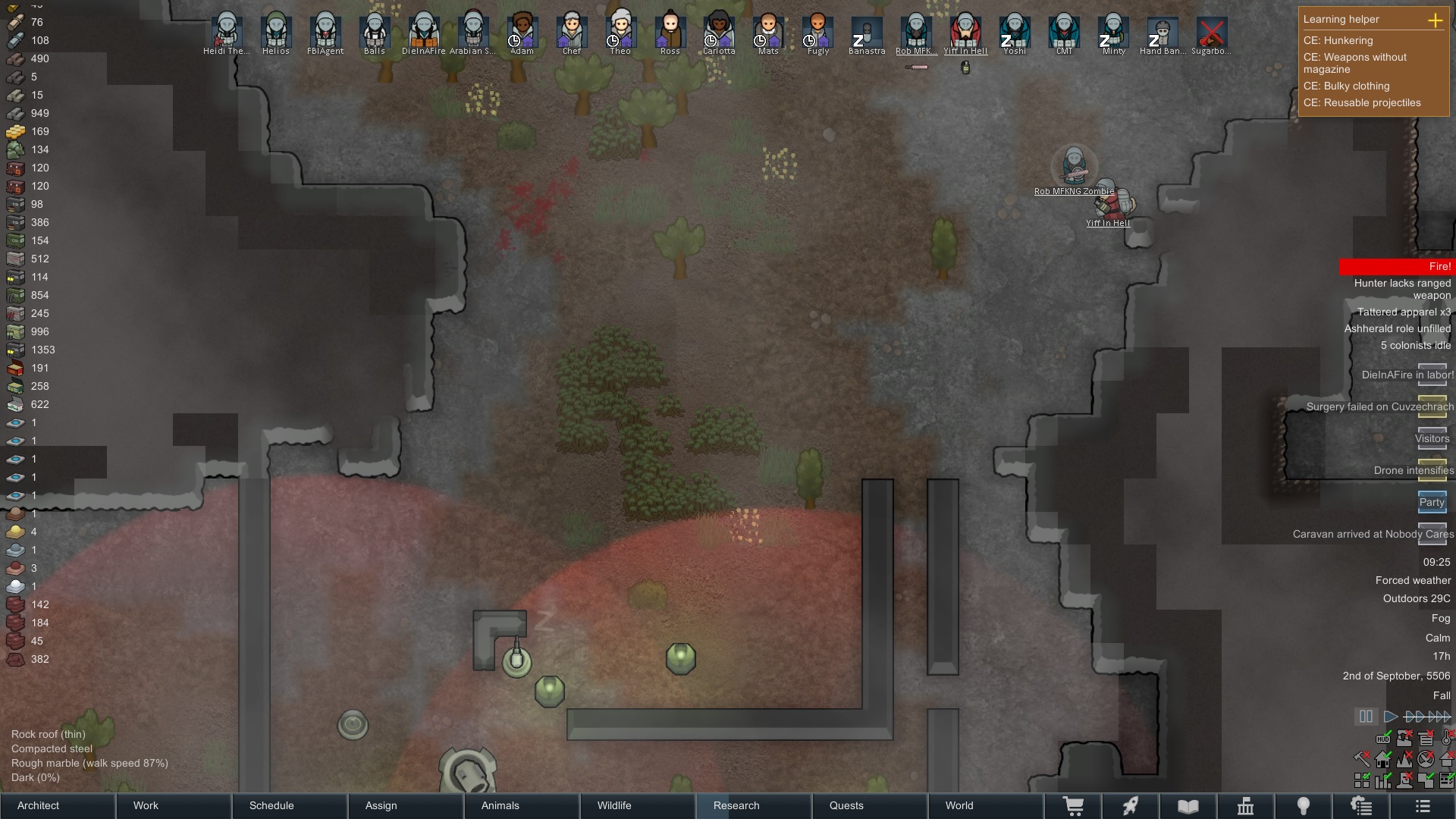The width and height of the screenshot is (1456, 822).
Task: Open the shopping cart trade icon
Action: pyautogui.click(x=1073, y=806)
